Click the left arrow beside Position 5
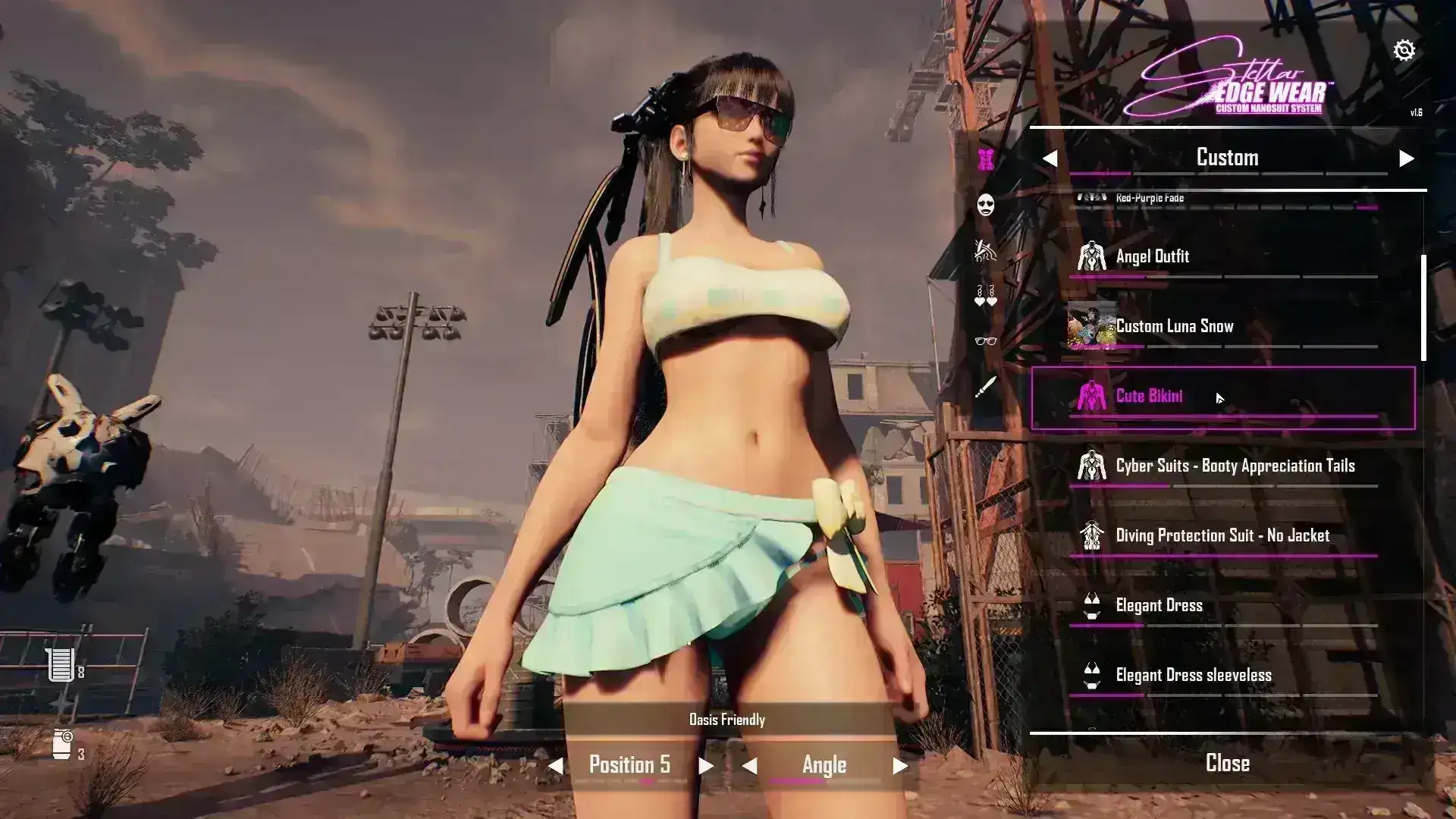Screen dimensions: 1456x819 click(556, 766)
